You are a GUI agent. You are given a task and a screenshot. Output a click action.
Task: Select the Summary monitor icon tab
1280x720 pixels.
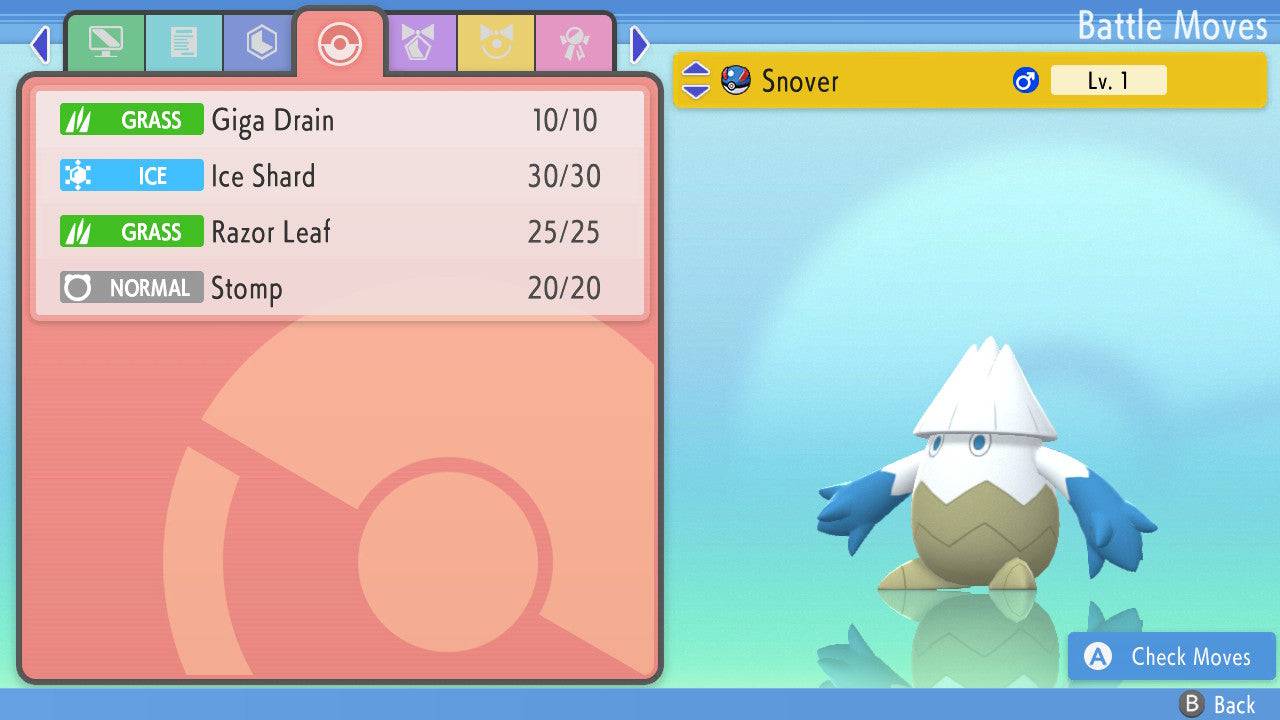(106, 43)
